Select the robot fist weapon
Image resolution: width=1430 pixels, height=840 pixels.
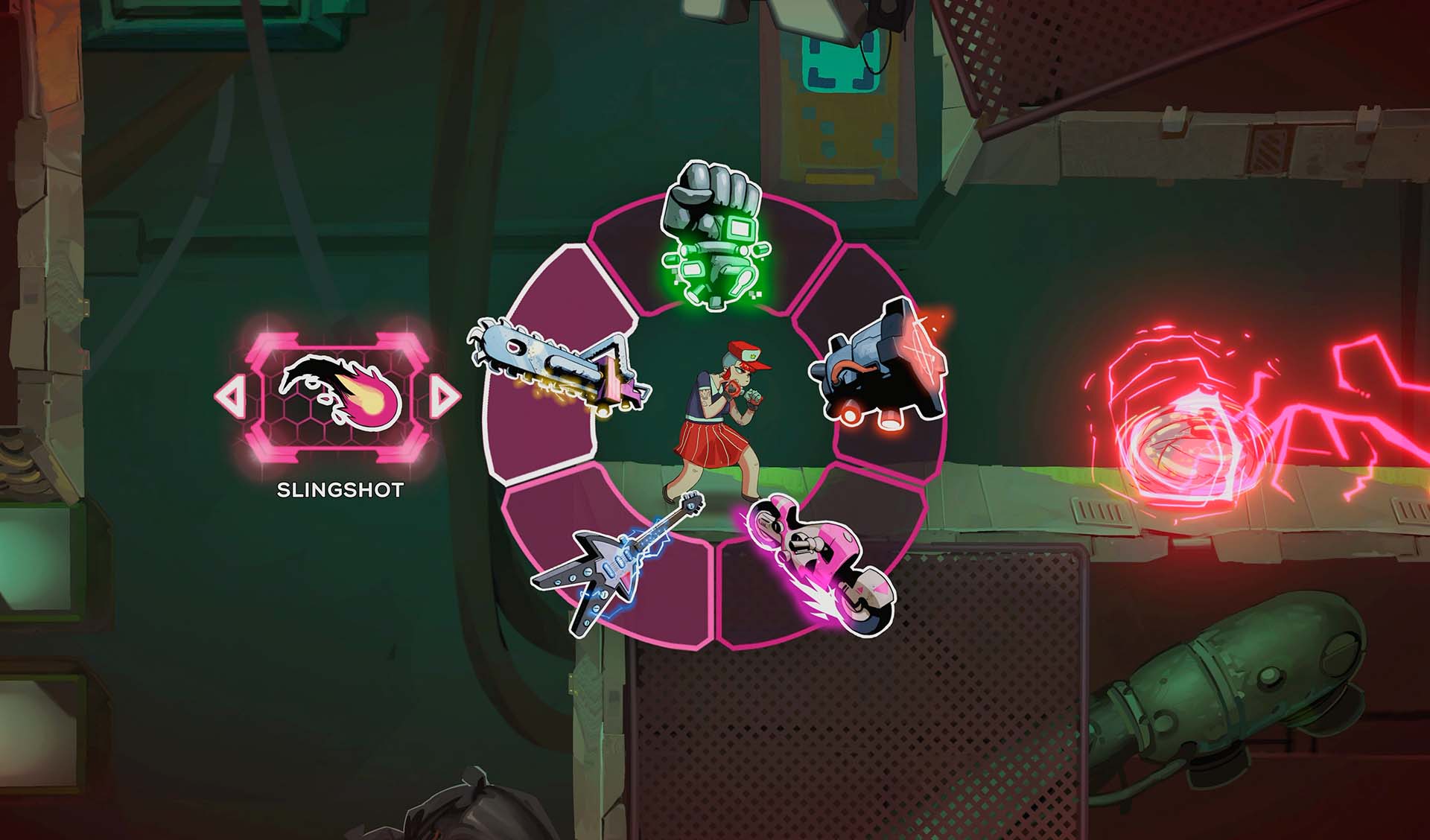point(713,237)
